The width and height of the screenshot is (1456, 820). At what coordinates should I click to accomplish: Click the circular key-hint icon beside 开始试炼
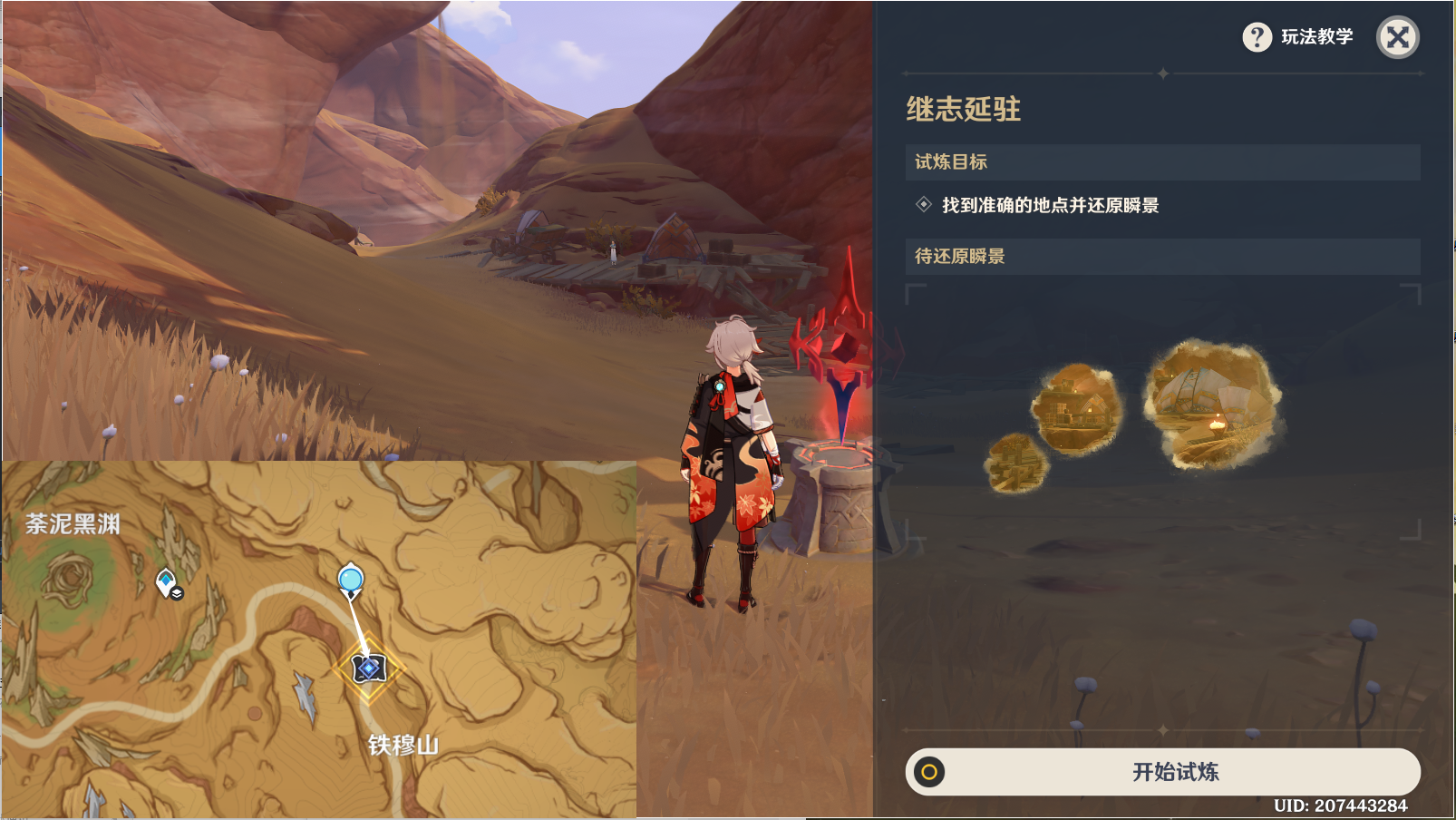click(928, 773)
